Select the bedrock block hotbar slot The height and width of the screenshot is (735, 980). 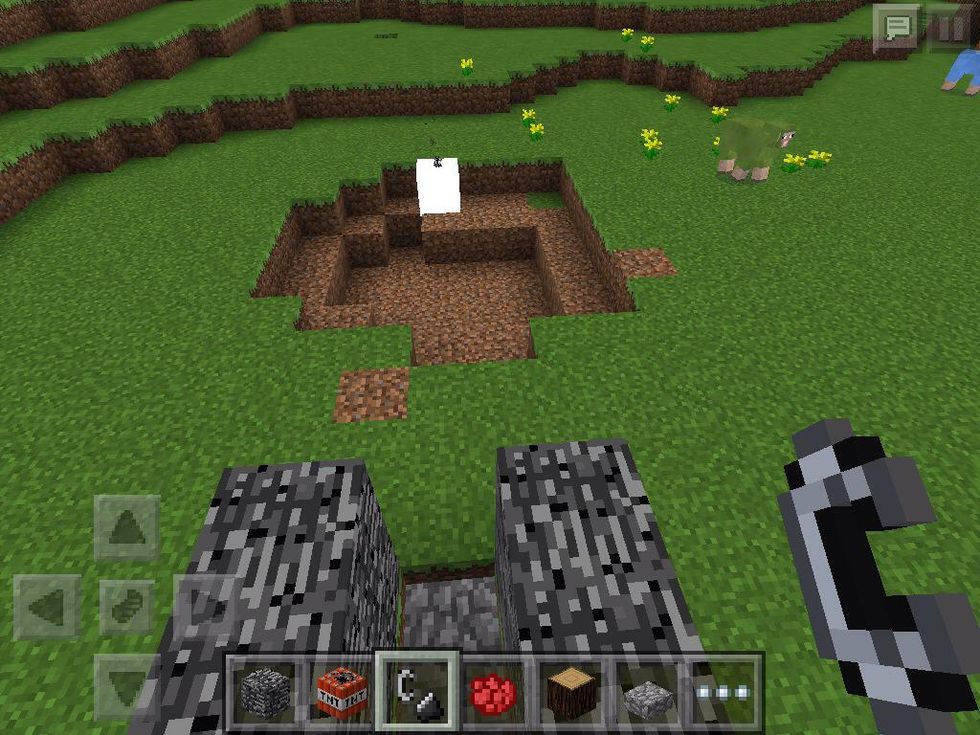click(x=265, y=692)
